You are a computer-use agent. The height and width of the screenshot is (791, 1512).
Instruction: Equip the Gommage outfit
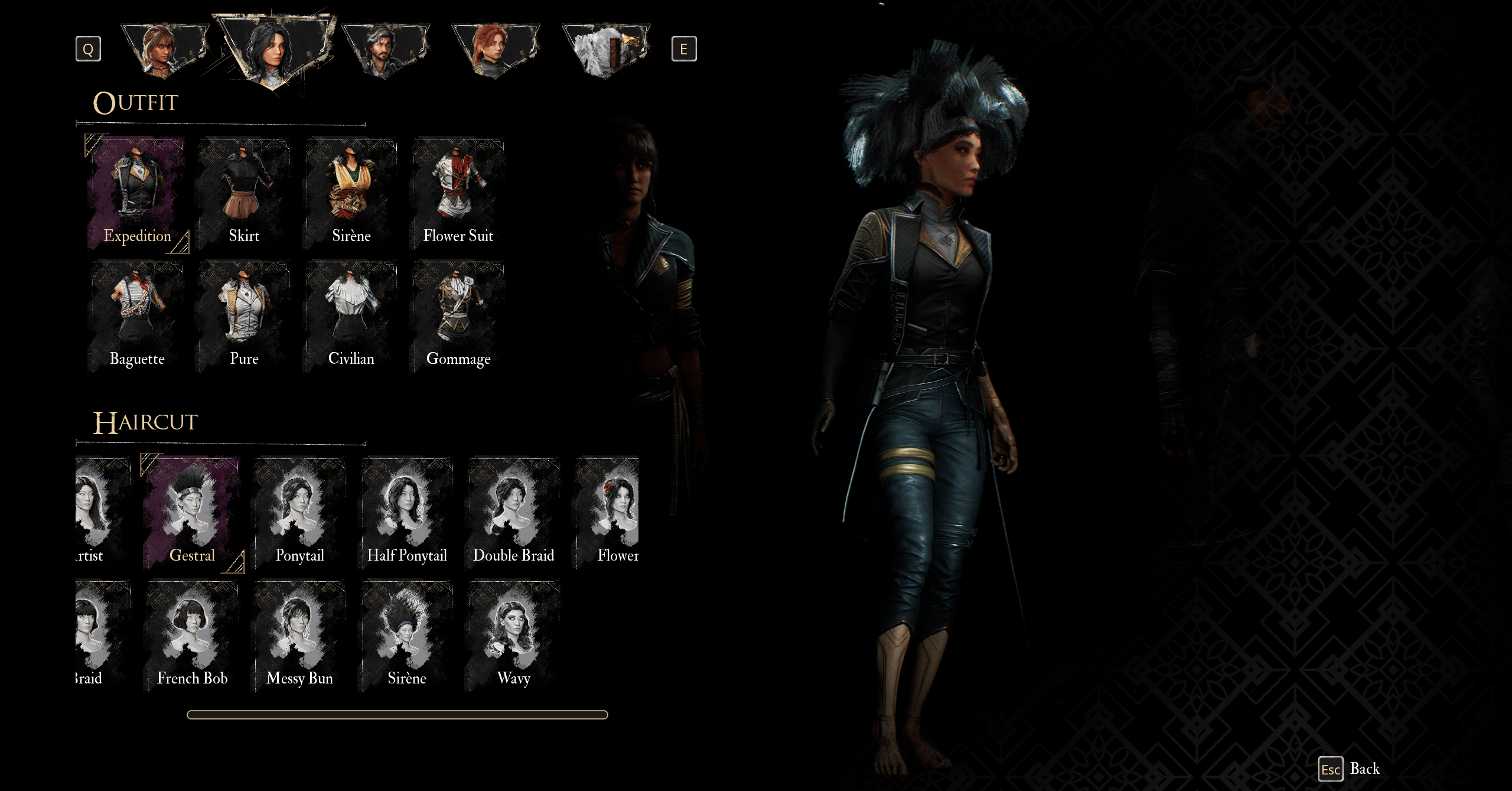(458, 317)
